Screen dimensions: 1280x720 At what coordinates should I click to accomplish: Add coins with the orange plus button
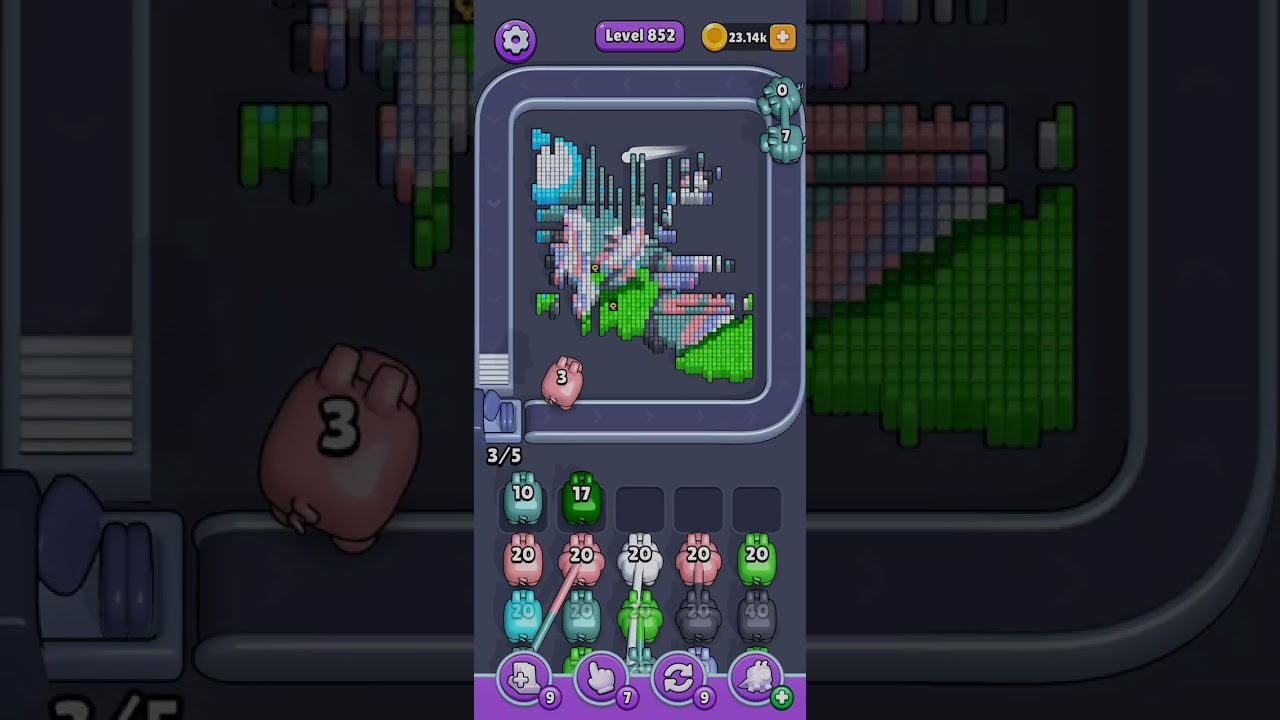783,38
